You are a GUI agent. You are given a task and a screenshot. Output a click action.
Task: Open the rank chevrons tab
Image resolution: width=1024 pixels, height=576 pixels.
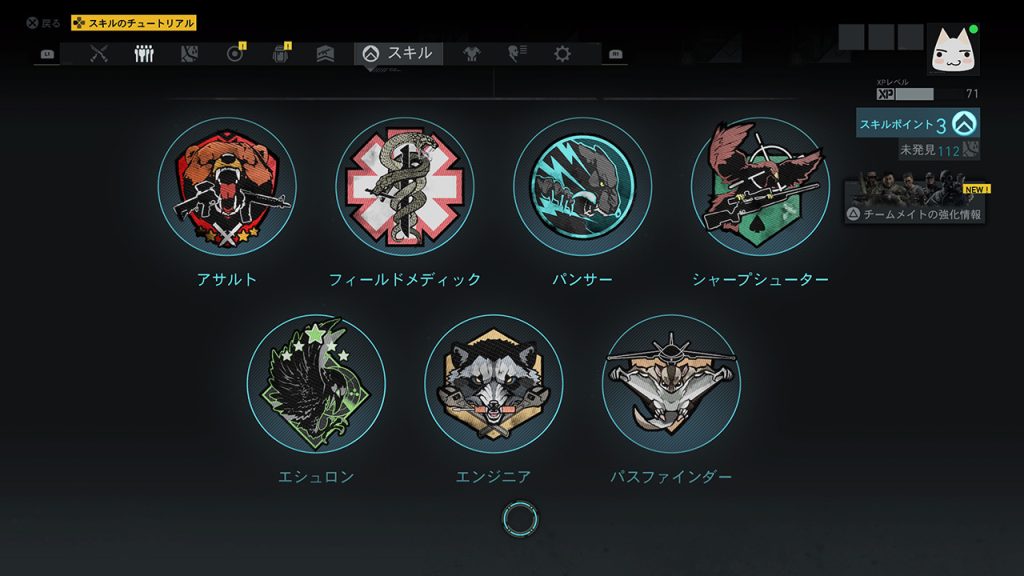click(325, 54)
